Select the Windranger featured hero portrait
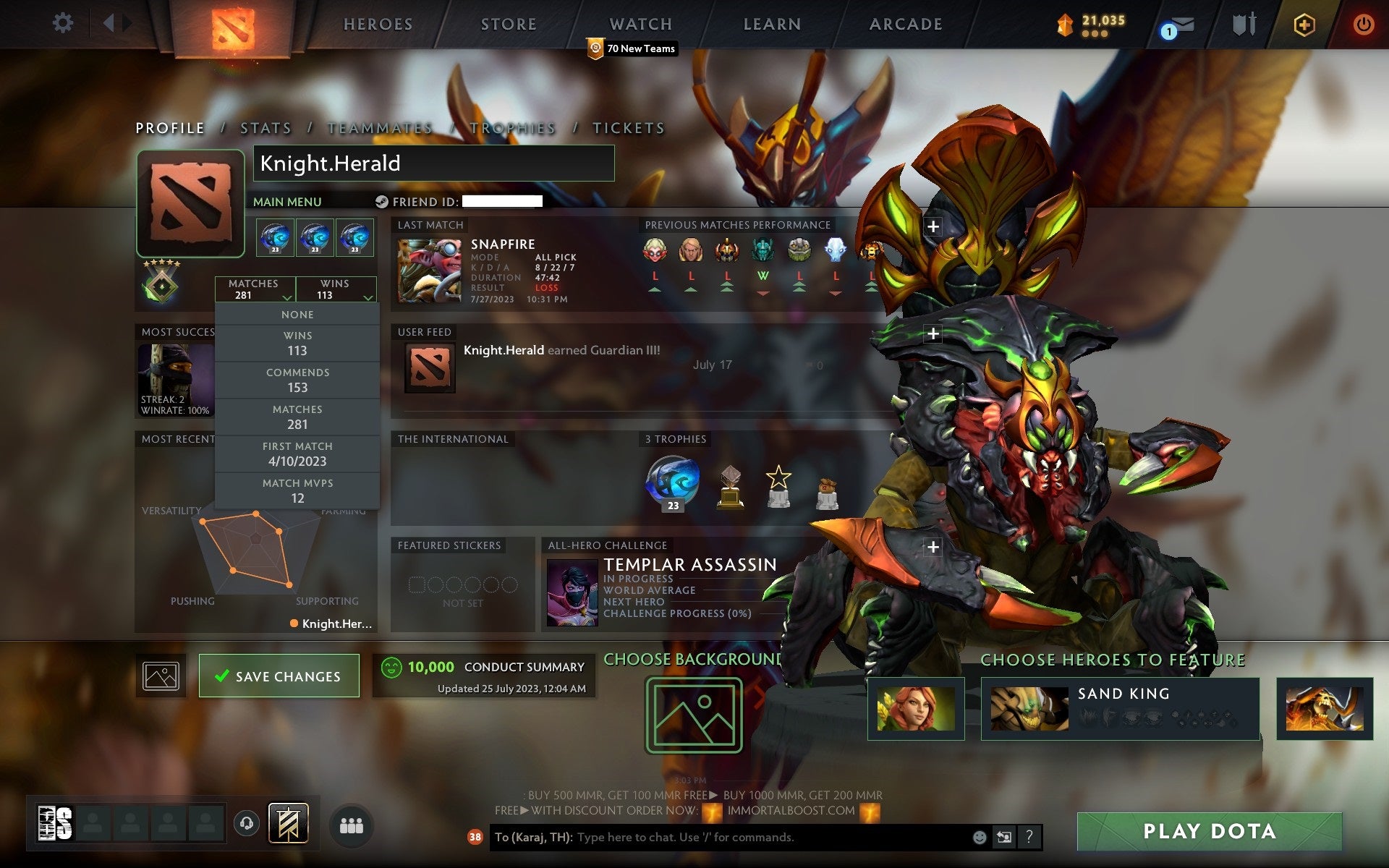The height and width of the screenshot is (868, 1389). [x=916, y=710]
